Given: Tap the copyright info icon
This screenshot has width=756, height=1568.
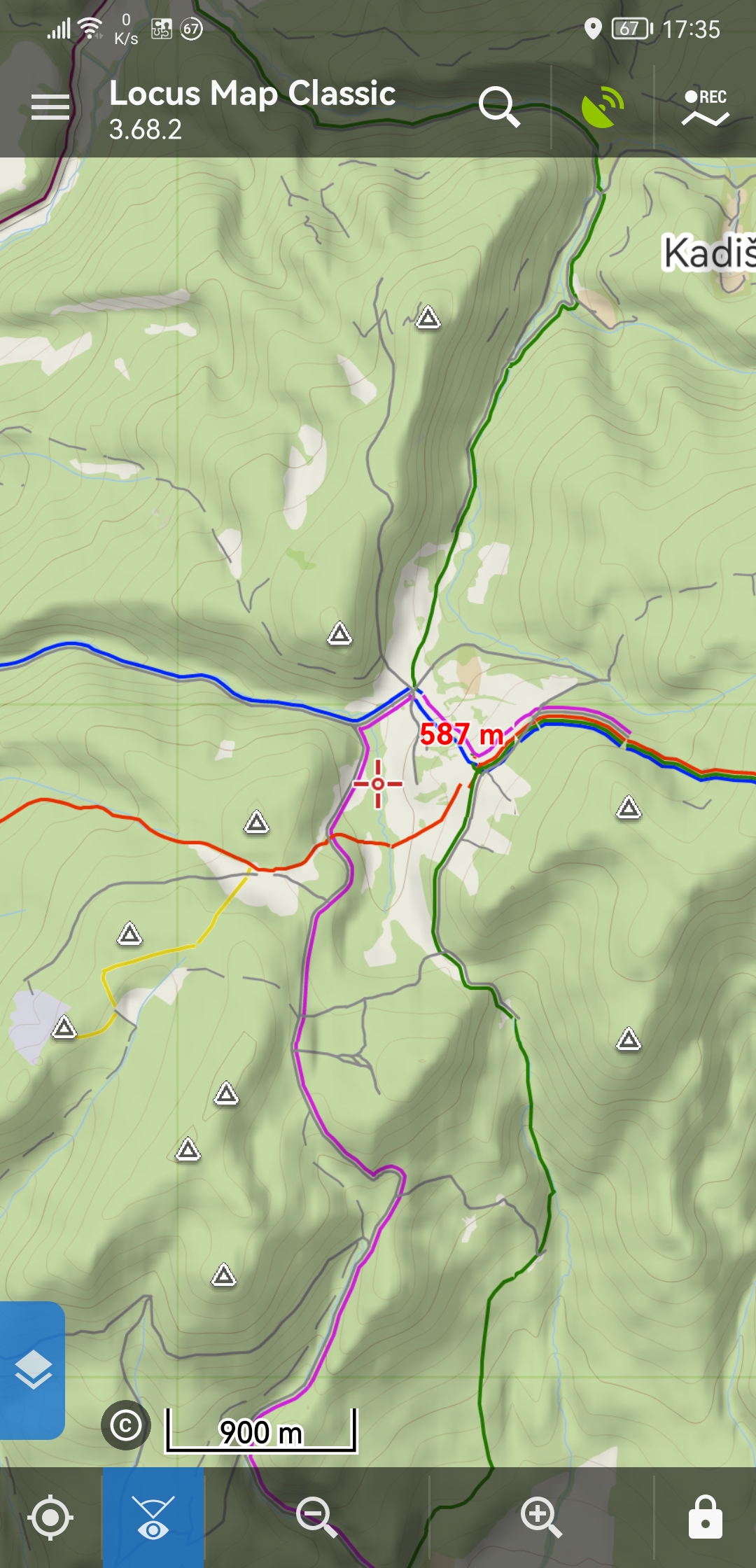Looking at the screenshot, I should coord(126,1425).
